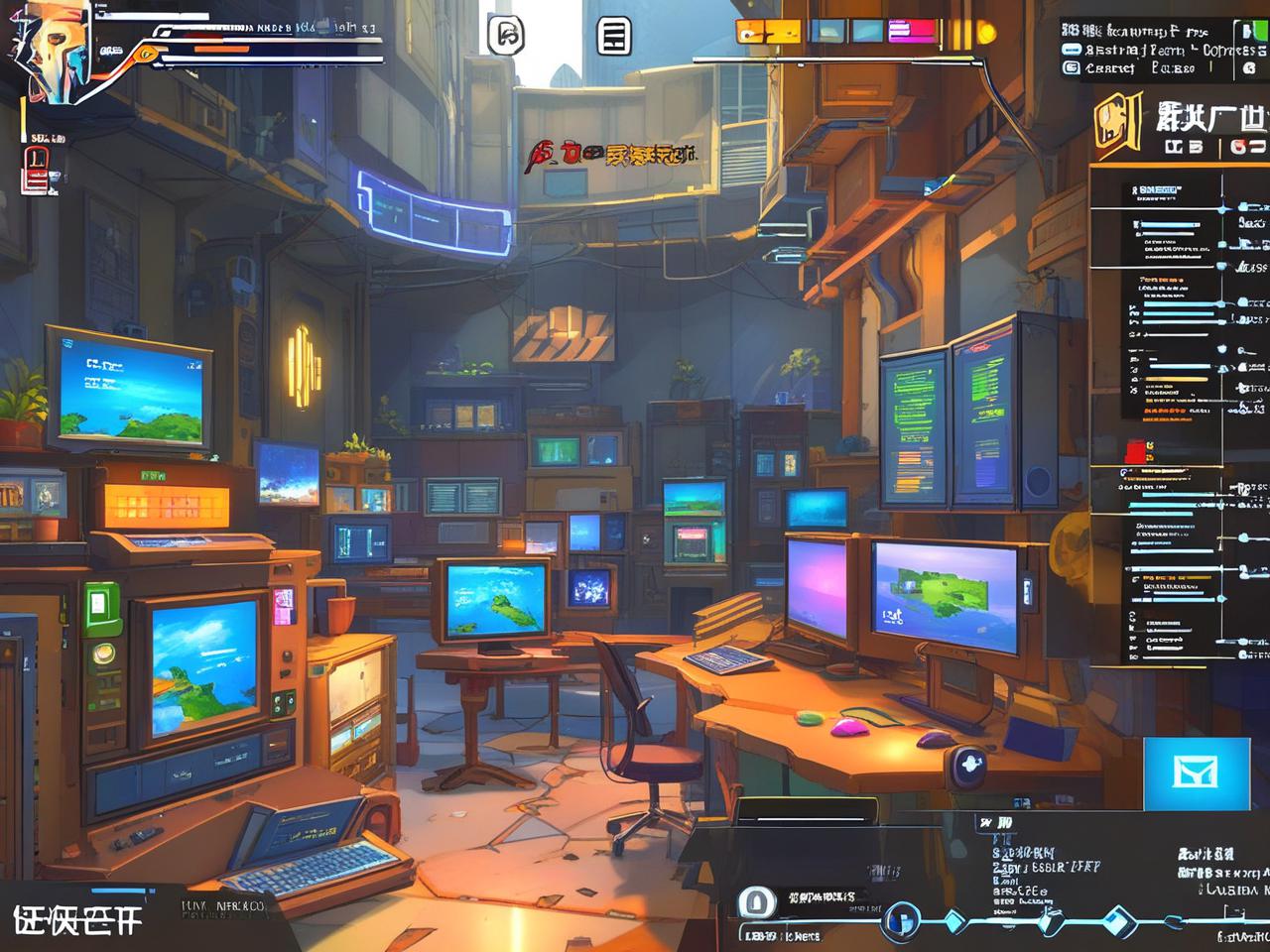Viewport: 1270px width, 952px height.
Task: Select the rounded square icon beside the list icon
Action: click(506, 36)
